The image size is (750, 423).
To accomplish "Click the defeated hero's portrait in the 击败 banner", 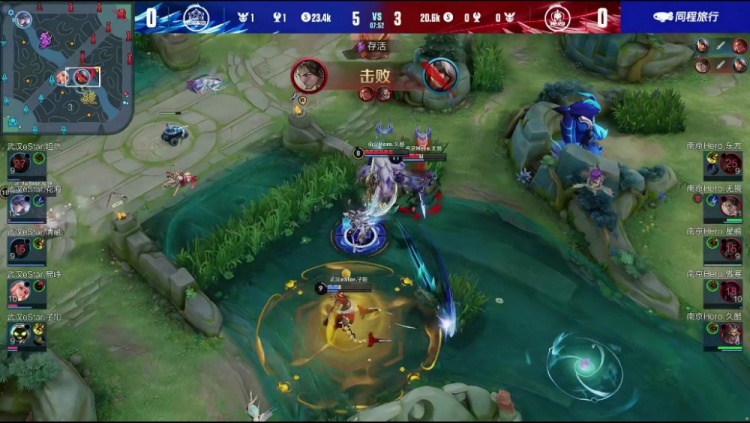I will coord(439,75).
